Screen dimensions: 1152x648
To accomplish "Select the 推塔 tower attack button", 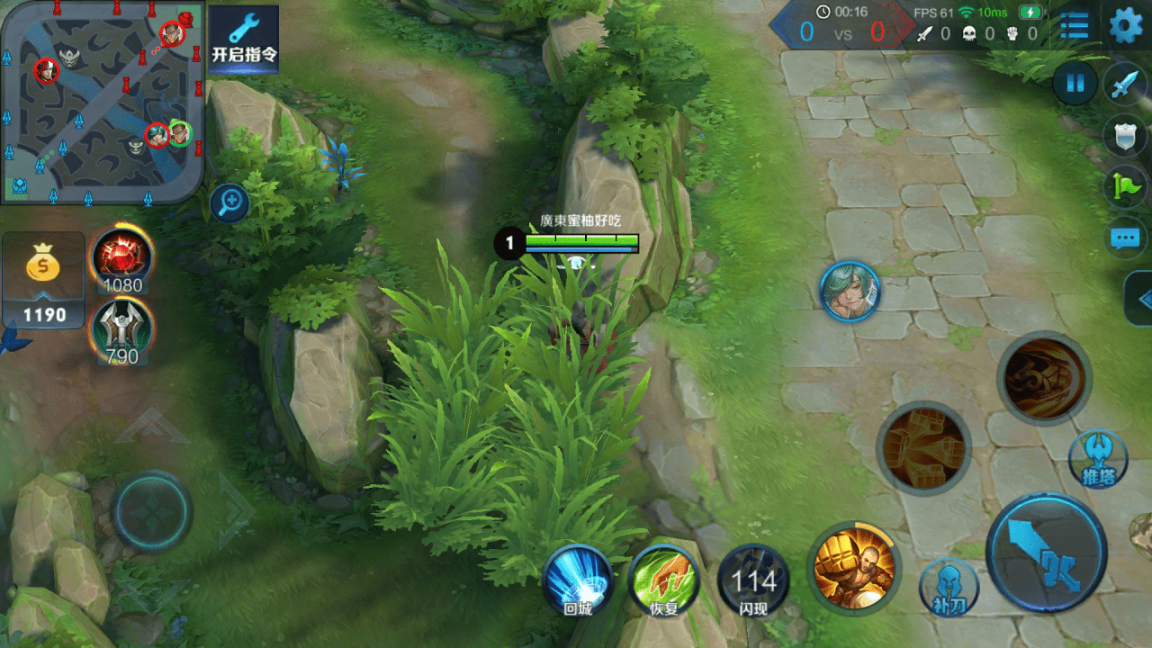I will point(1098,459).
